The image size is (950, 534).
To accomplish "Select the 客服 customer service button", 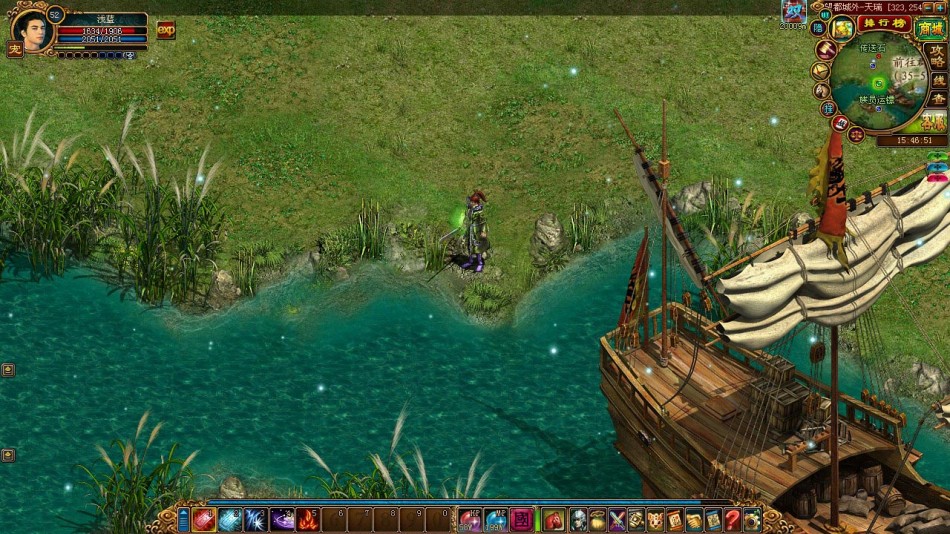I will (x=934, y=122).
